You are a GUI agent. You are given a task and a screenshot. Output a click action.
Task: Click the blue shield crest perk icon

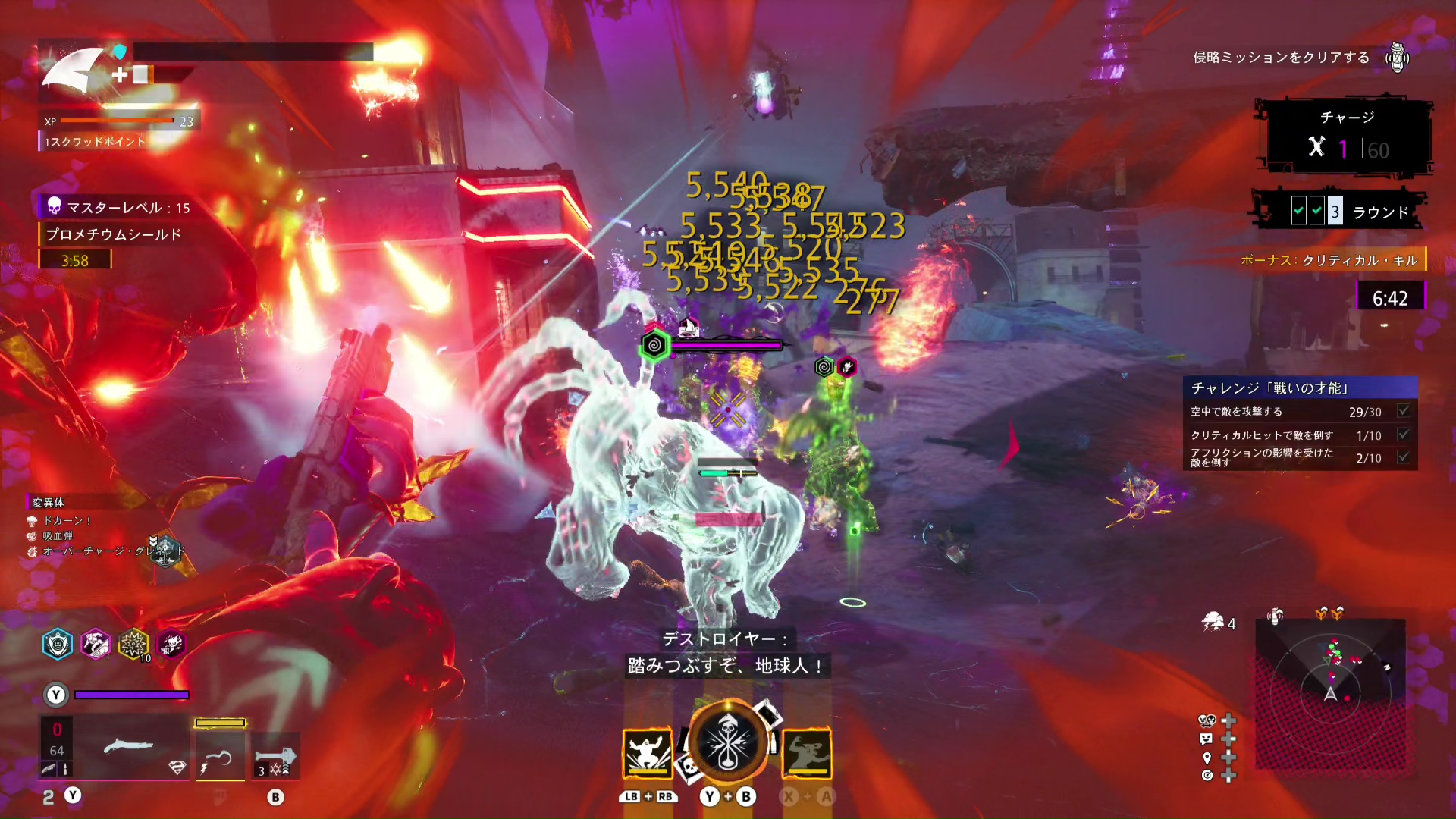point(58,645)
